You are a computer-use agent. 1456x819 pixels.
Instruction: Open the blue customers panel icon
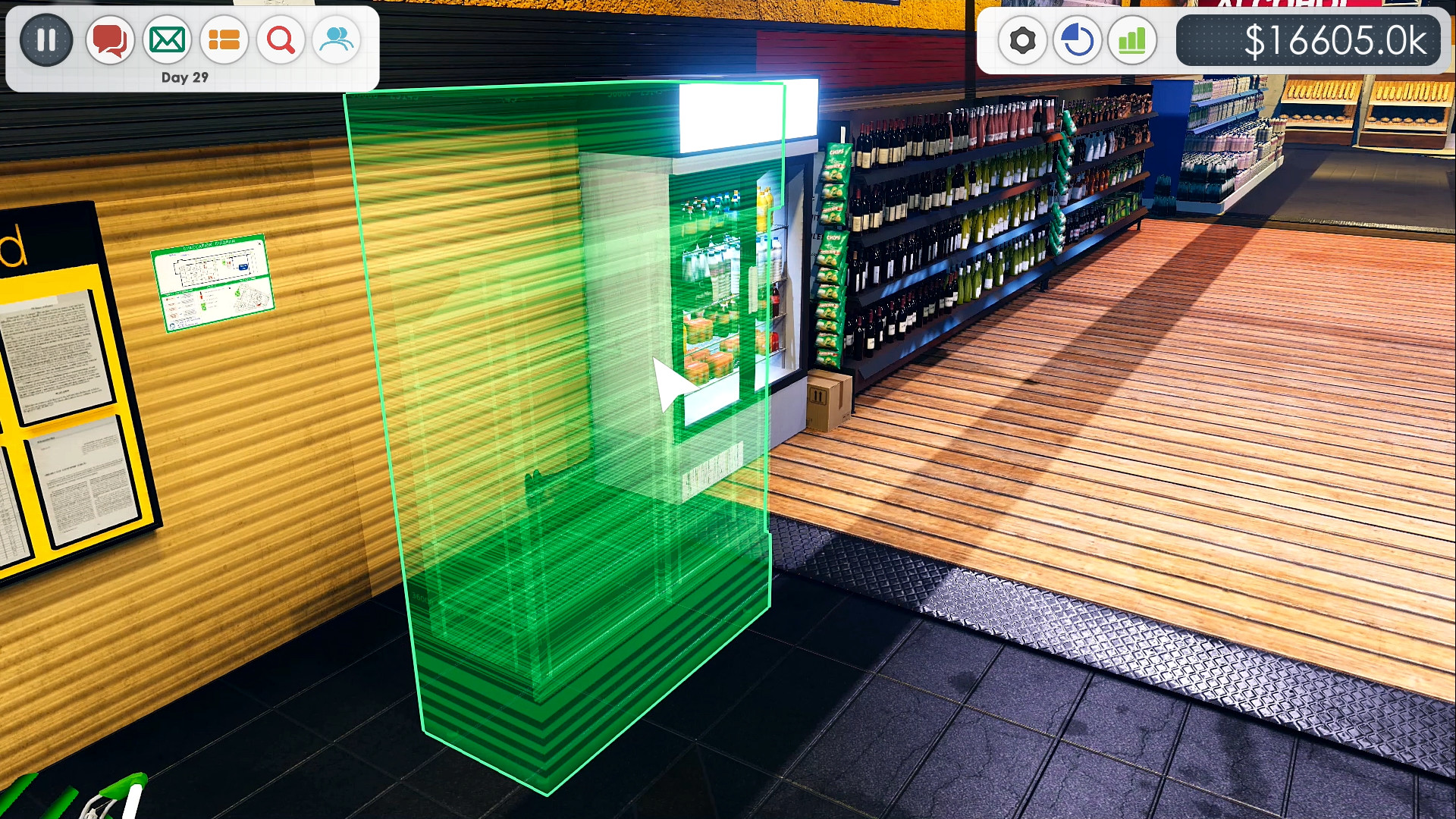click(336, 39)
